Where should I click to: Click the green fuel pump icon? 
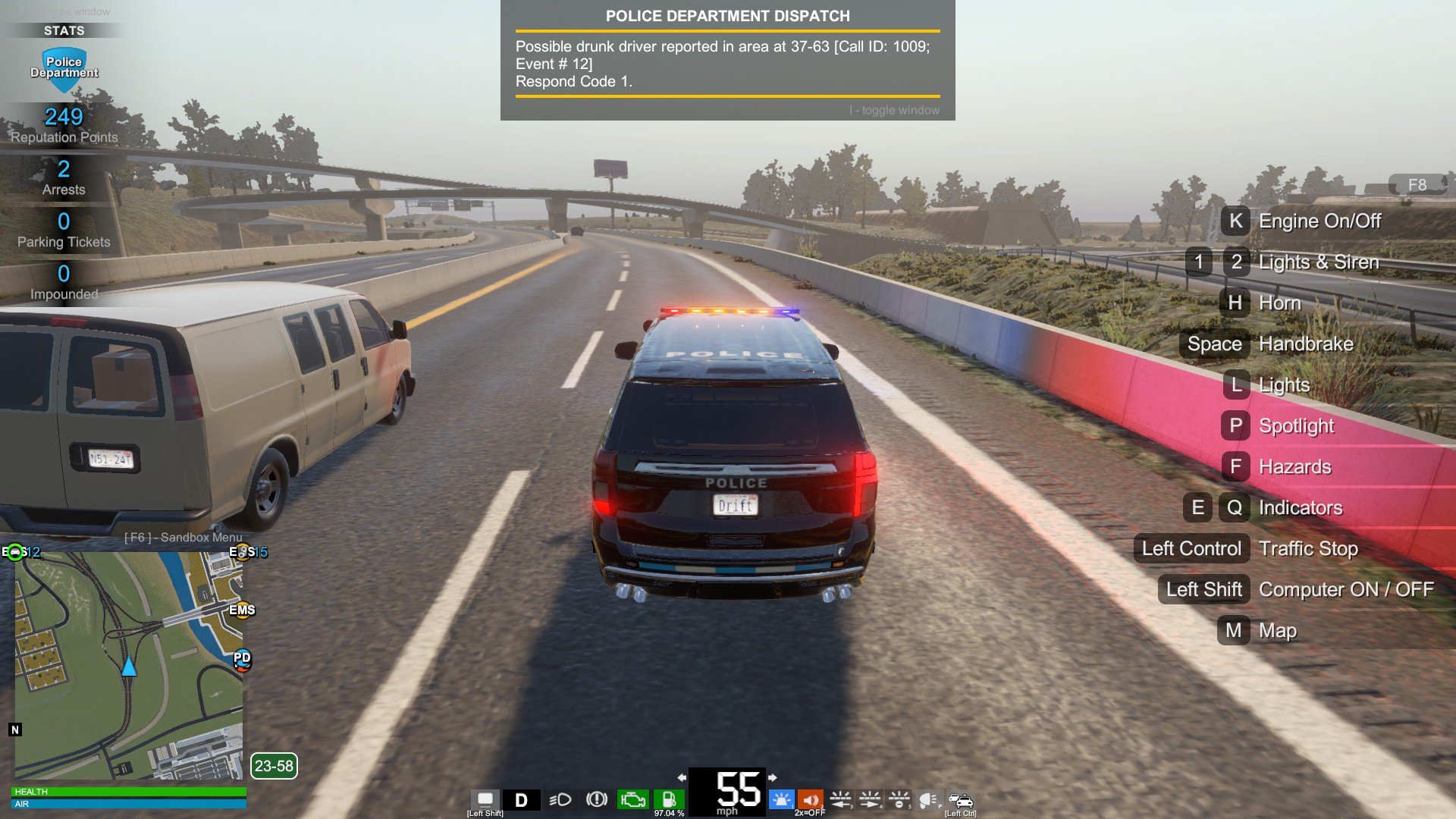click(x=669, y=799)
